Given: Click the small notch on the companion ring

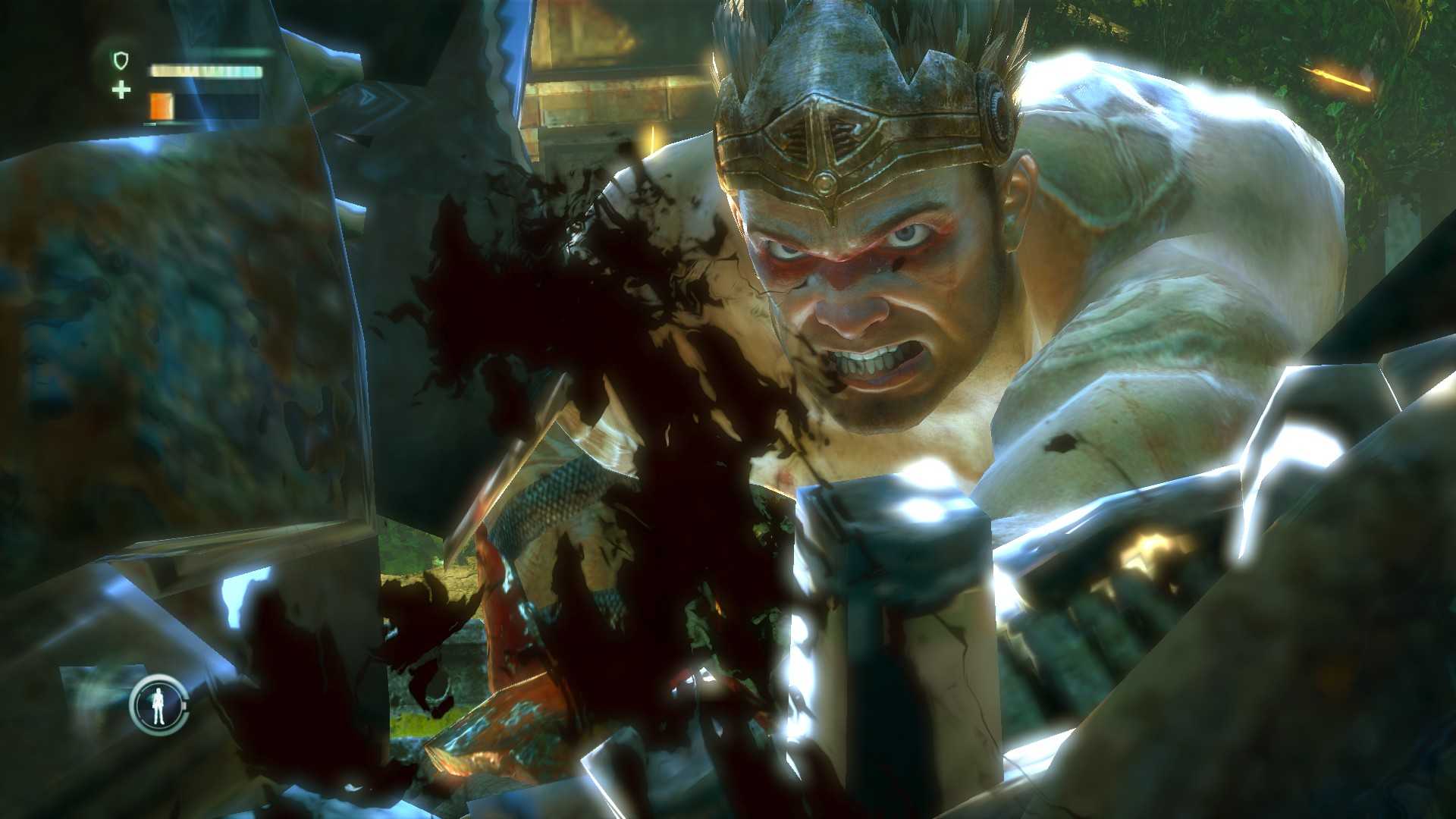Looking at the screenshot, I should click(x=184, y=704).
